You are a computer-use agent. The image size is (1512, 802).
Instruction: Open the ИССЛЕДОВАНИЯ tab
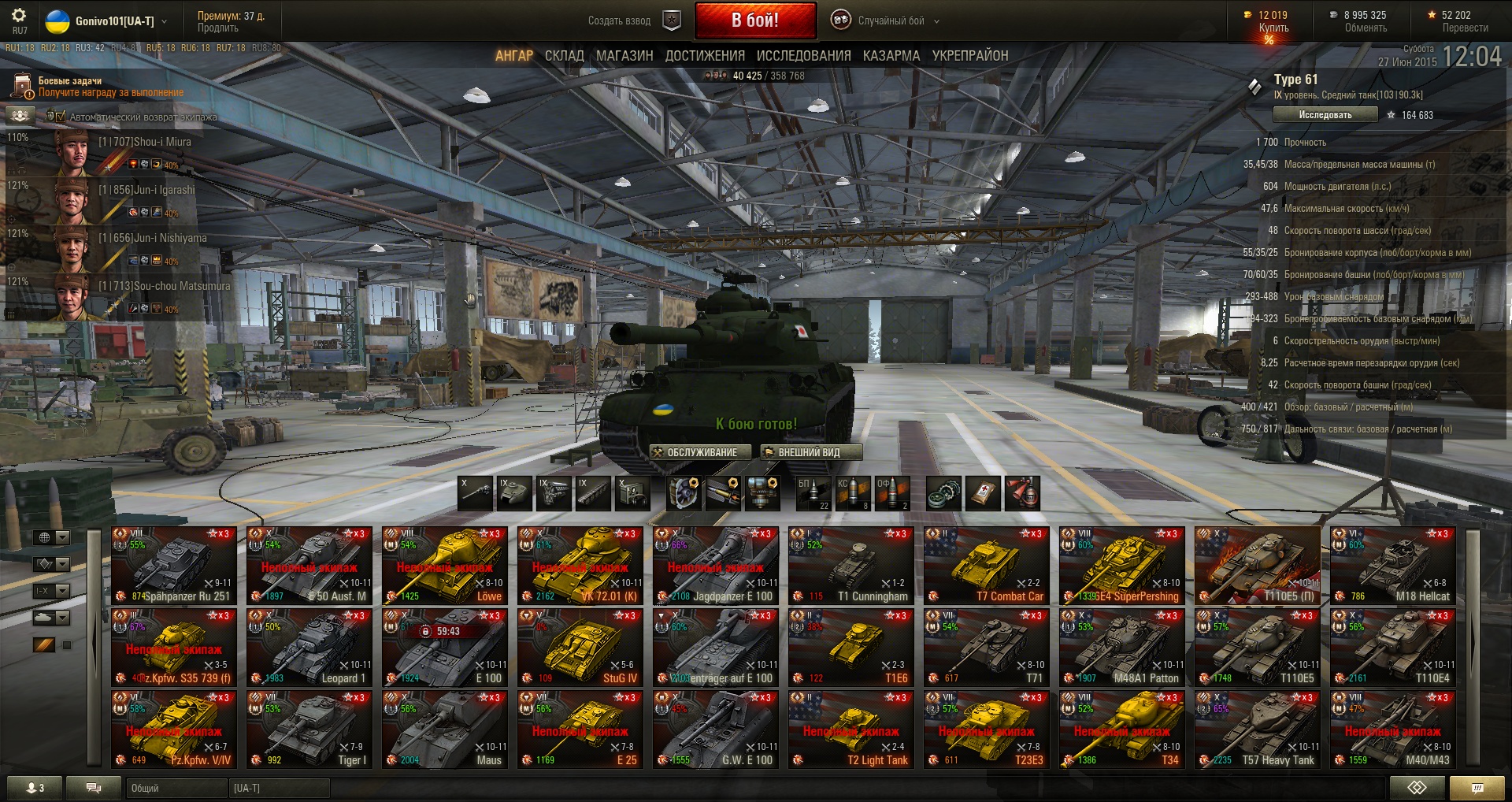tap(803, 56)
